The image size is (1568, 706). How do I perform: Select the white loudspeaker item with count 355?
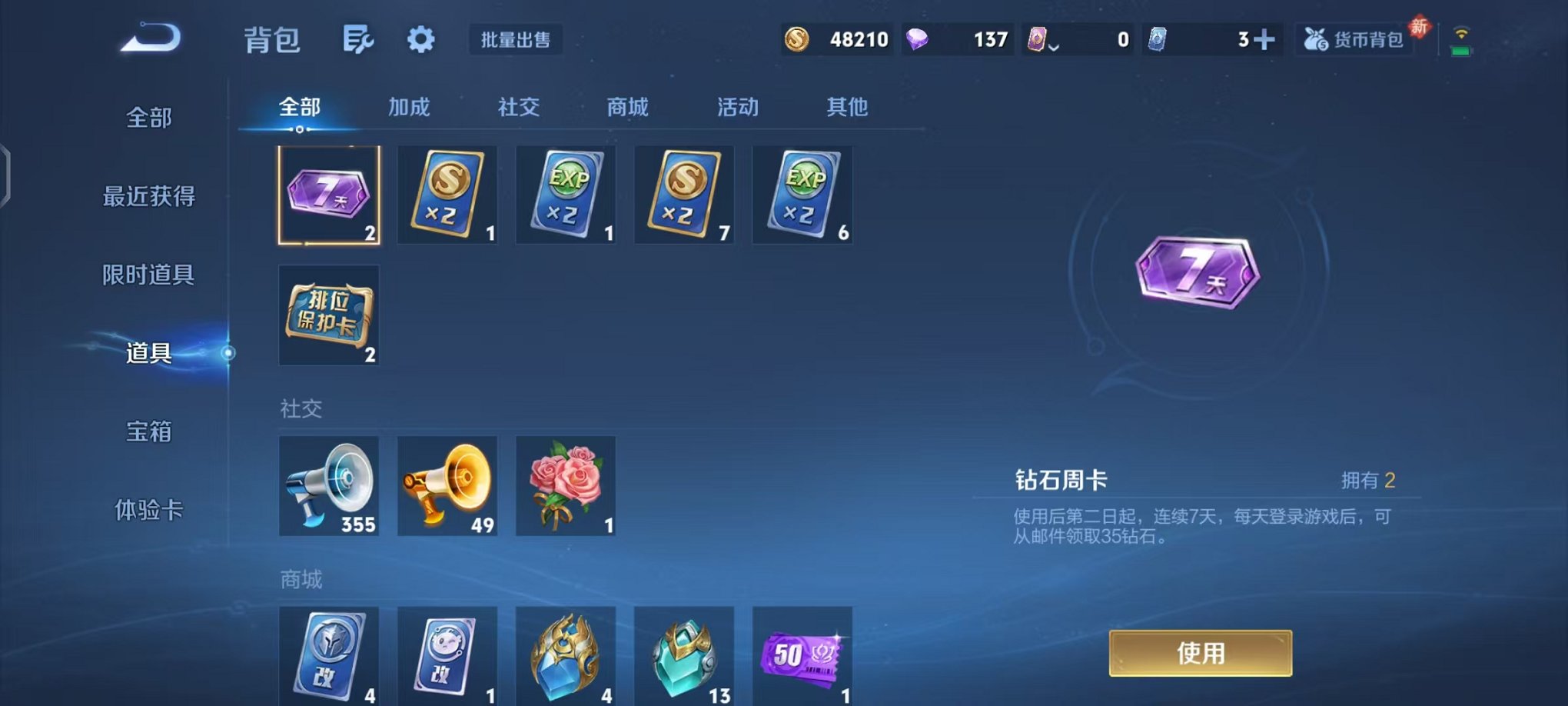pyautogui.click(x=329, y=487)
